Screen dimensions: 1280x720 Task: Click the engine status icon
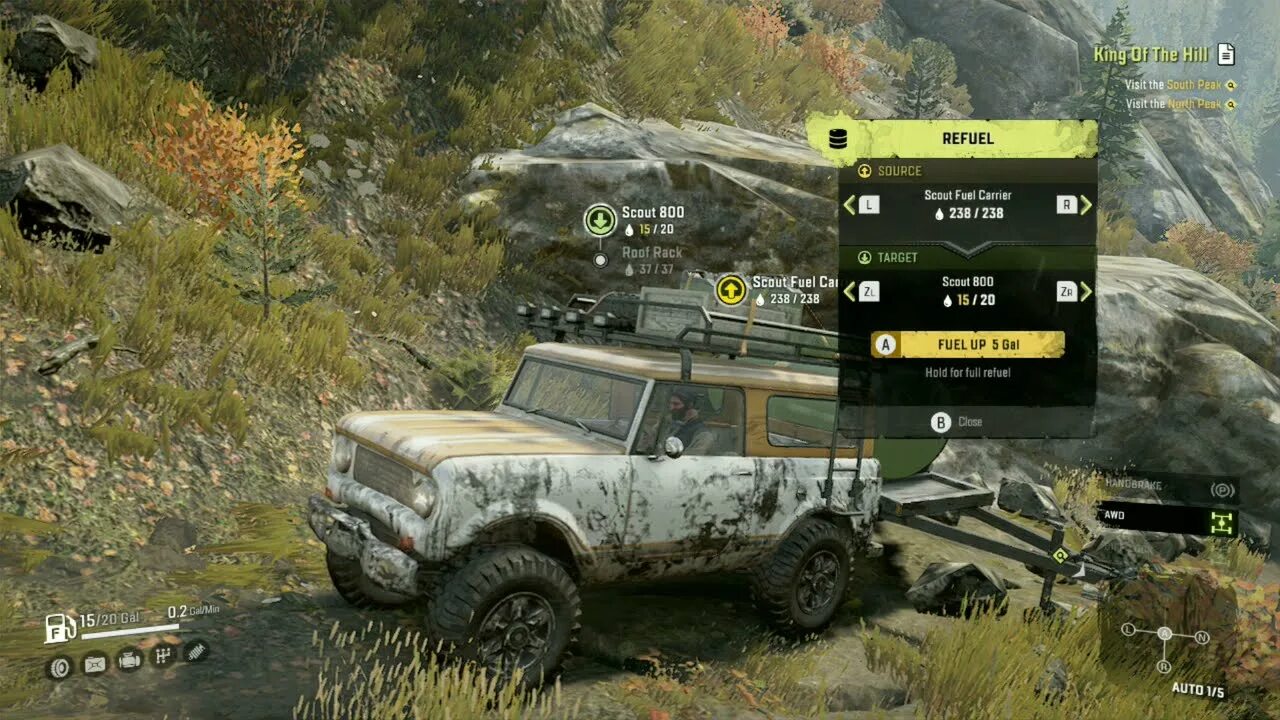129,659
